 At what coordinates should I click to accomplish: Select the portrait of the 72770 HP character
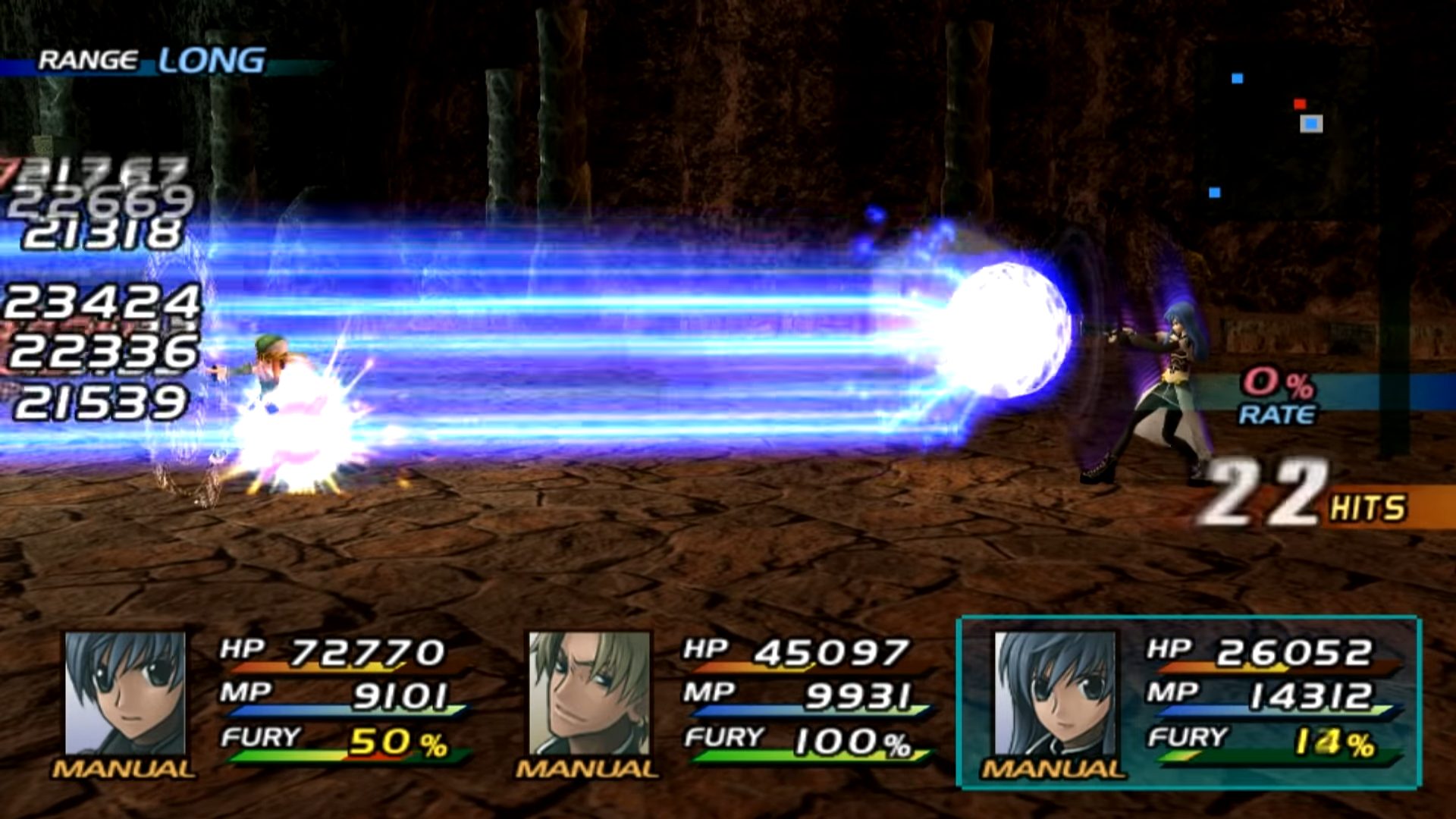(125, 694)
